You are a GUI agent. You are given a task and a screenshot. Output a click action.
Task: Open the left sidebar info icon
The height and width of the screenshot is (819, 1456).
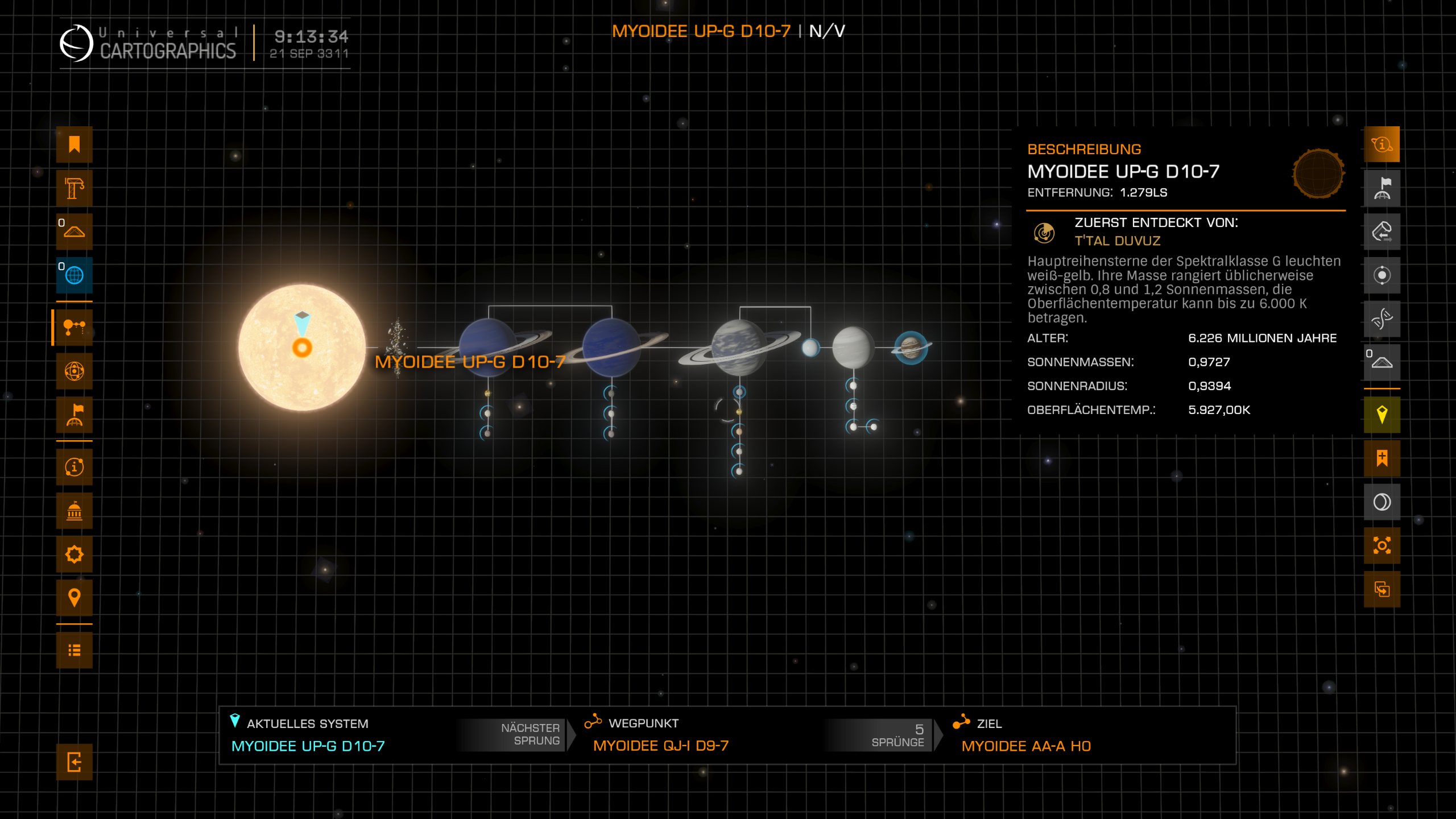[74, 467]
